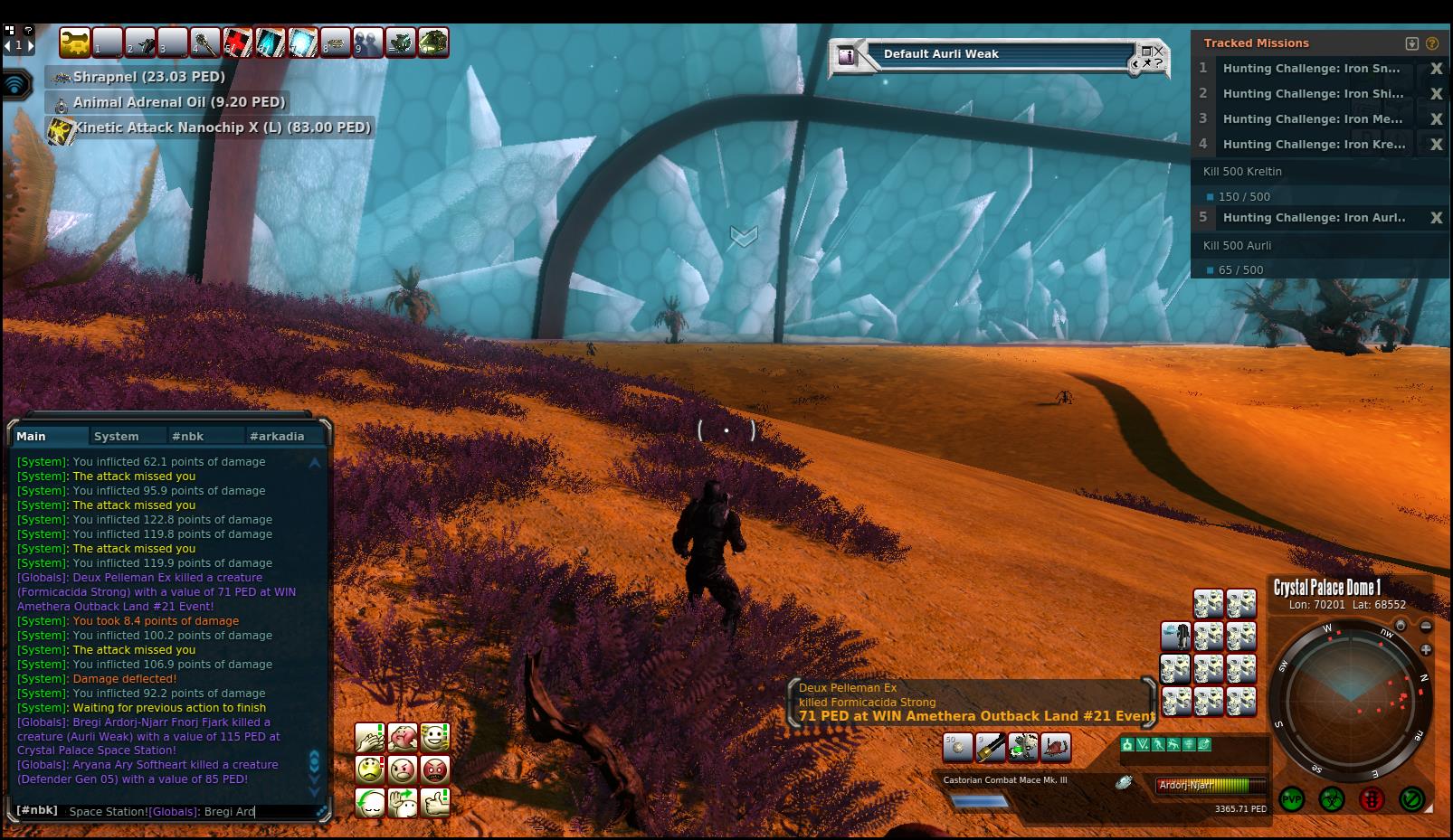Click the Shrapnel loot entry
Image resolution: width=1453 pixels, height=840 pixels.
(148, 77)
